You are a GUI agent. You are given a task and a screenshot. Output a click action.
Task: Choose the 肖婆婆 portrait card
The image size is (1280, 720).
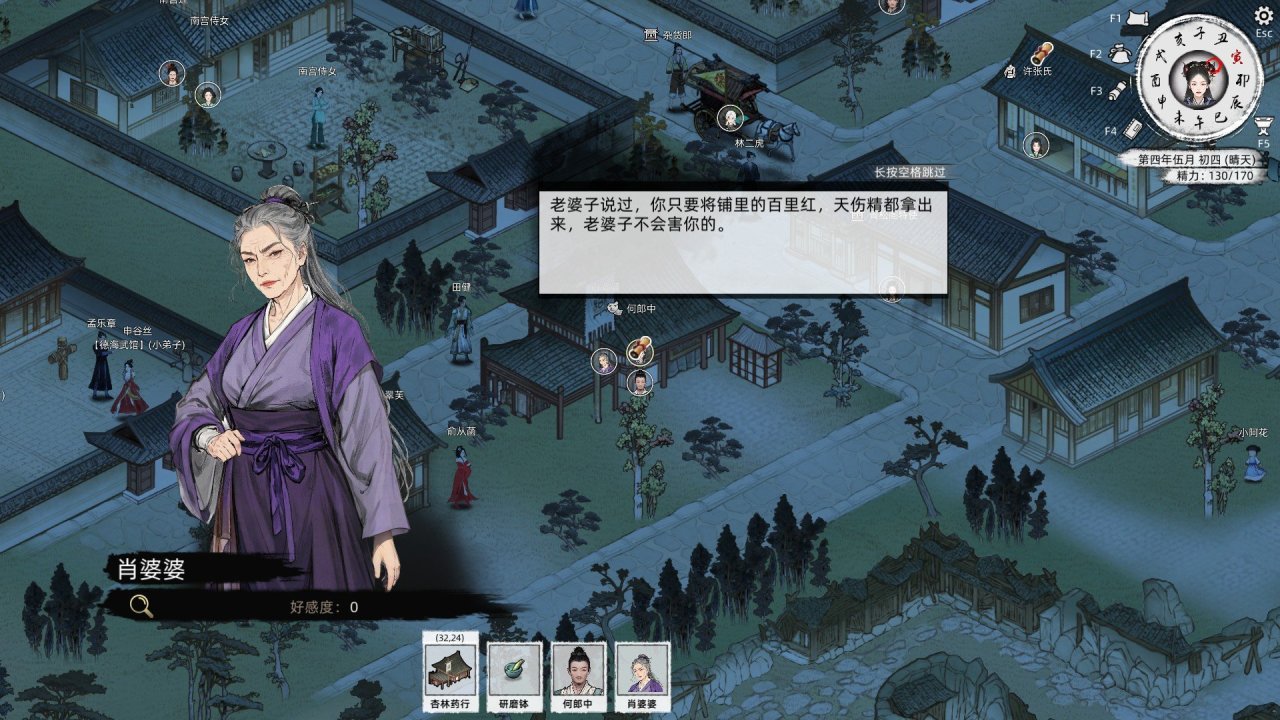pyautogui.click(x=642, y=669)
